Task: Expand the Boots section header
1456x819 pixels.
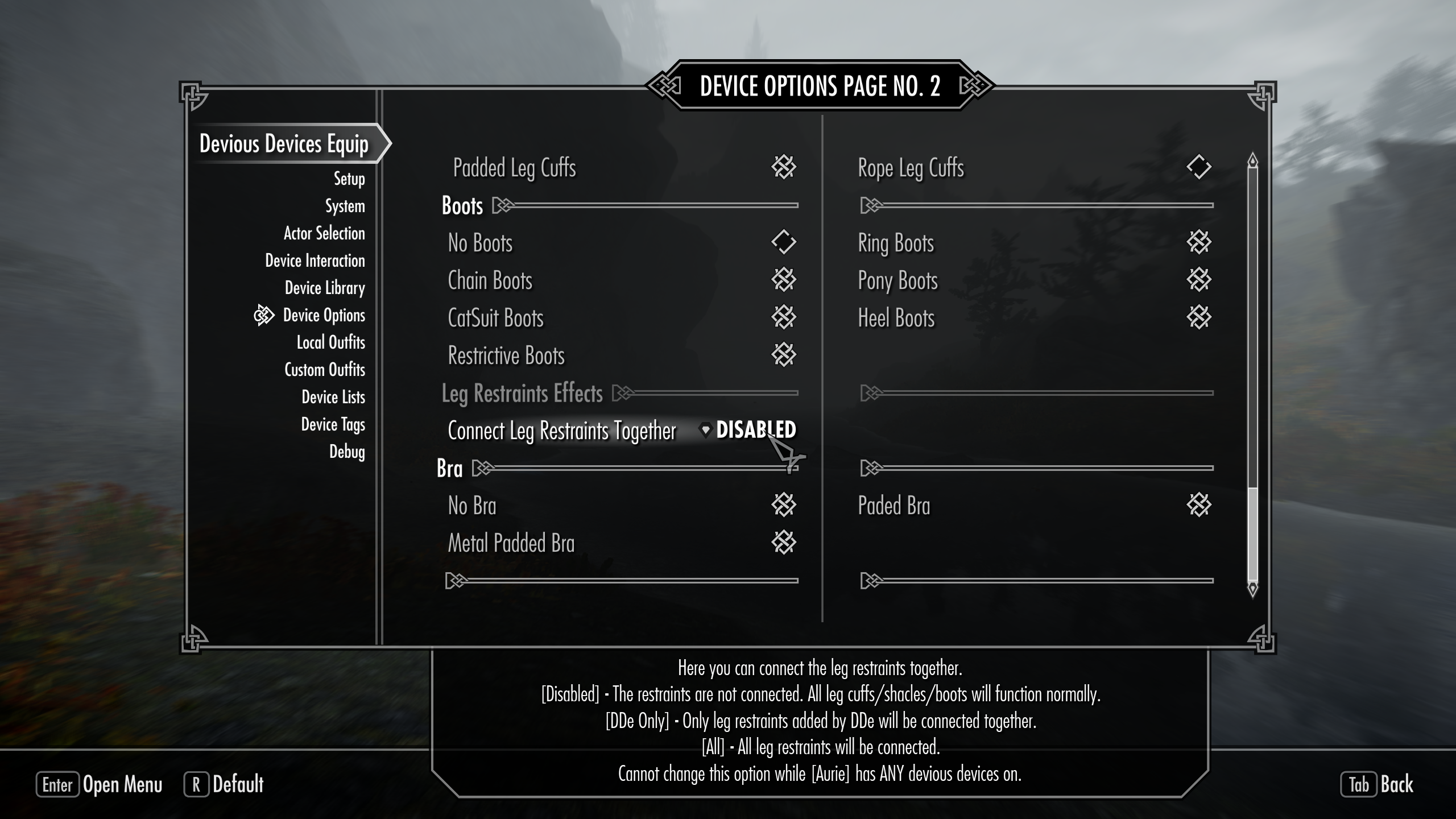Action: 462,206
